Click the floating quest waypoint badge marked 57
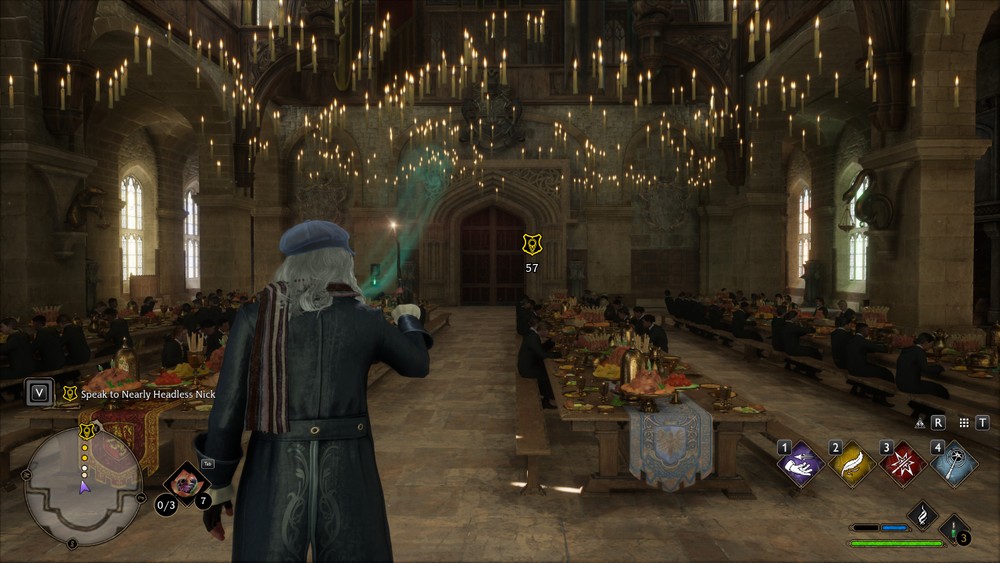Screen dimensions: 1000x563 point(531,245)
